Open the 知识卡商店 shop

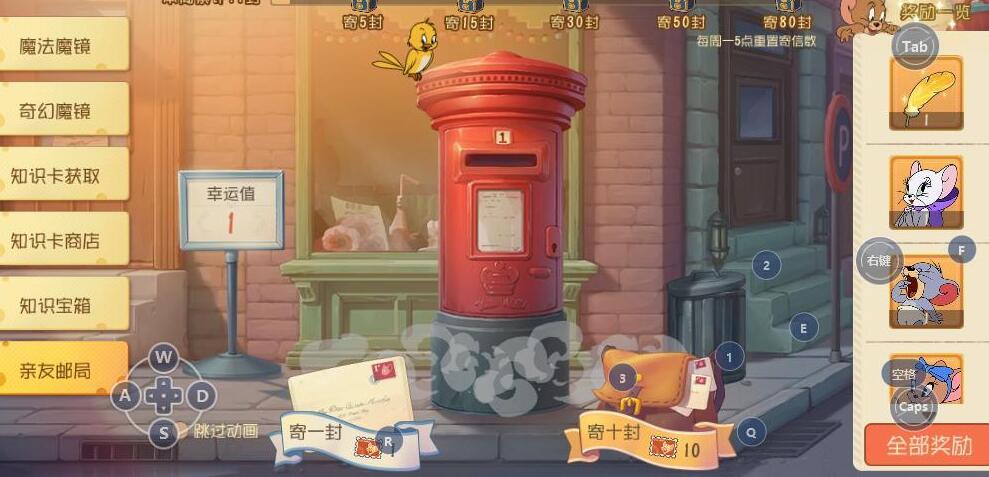pos(63,240)
